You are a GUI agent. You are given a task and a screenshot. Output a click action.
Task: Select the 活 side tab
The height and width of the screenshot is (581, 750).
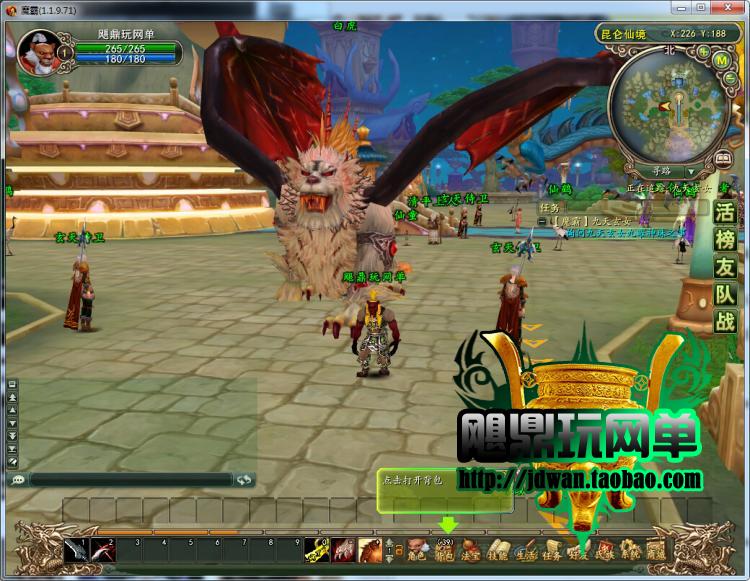pyautogui.click(x=725, y=213)
